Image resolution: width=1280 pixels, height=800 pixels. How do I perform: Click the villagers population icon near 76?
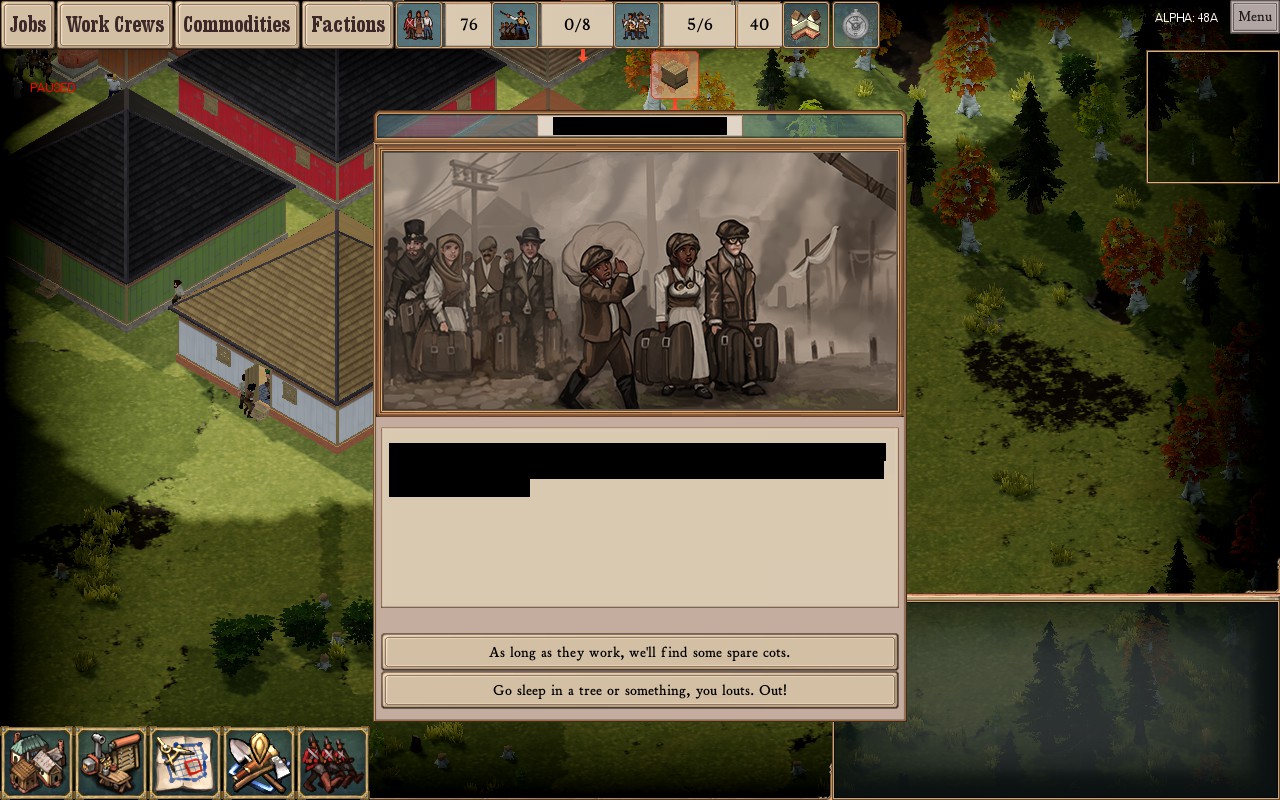point(419,23)
